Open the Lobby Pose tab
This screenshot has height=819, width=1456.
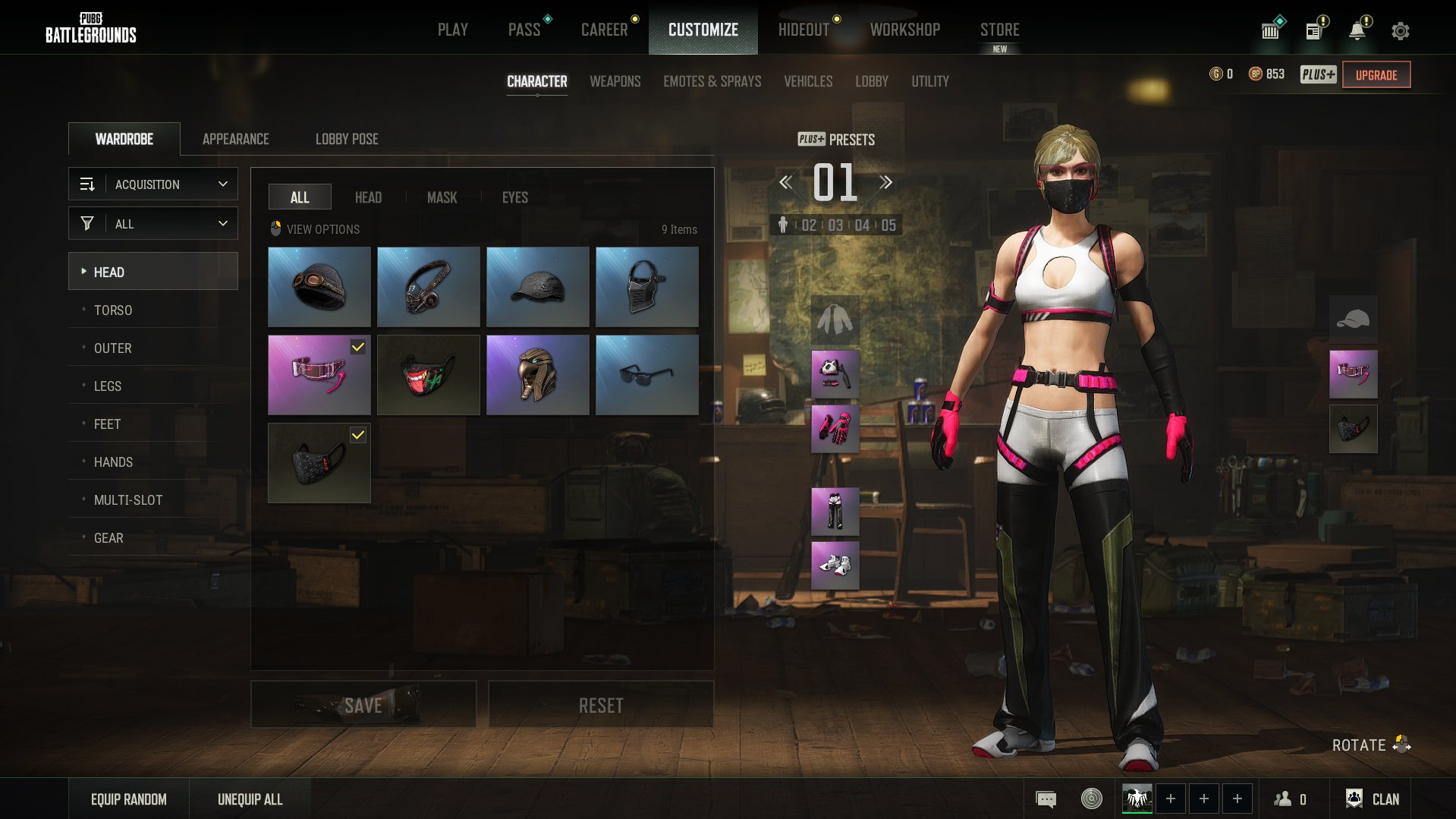tap(347, 139)
